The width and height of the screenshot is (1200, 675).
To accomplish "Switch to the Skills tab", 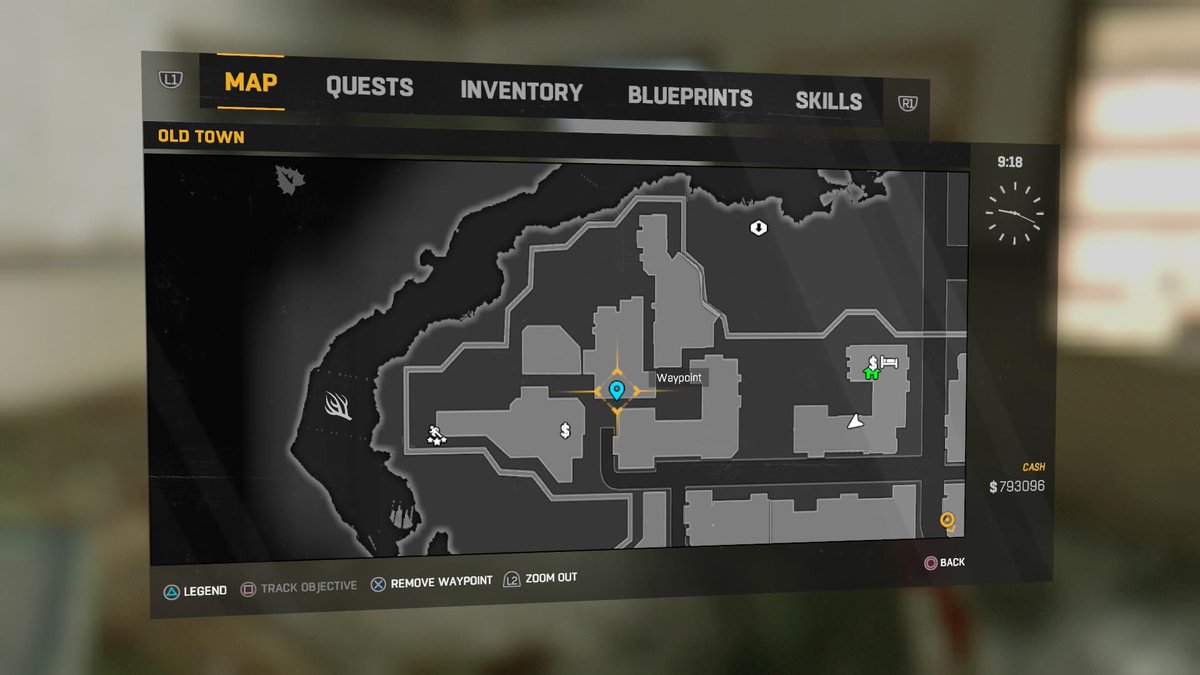I will (x=828, y=101).
